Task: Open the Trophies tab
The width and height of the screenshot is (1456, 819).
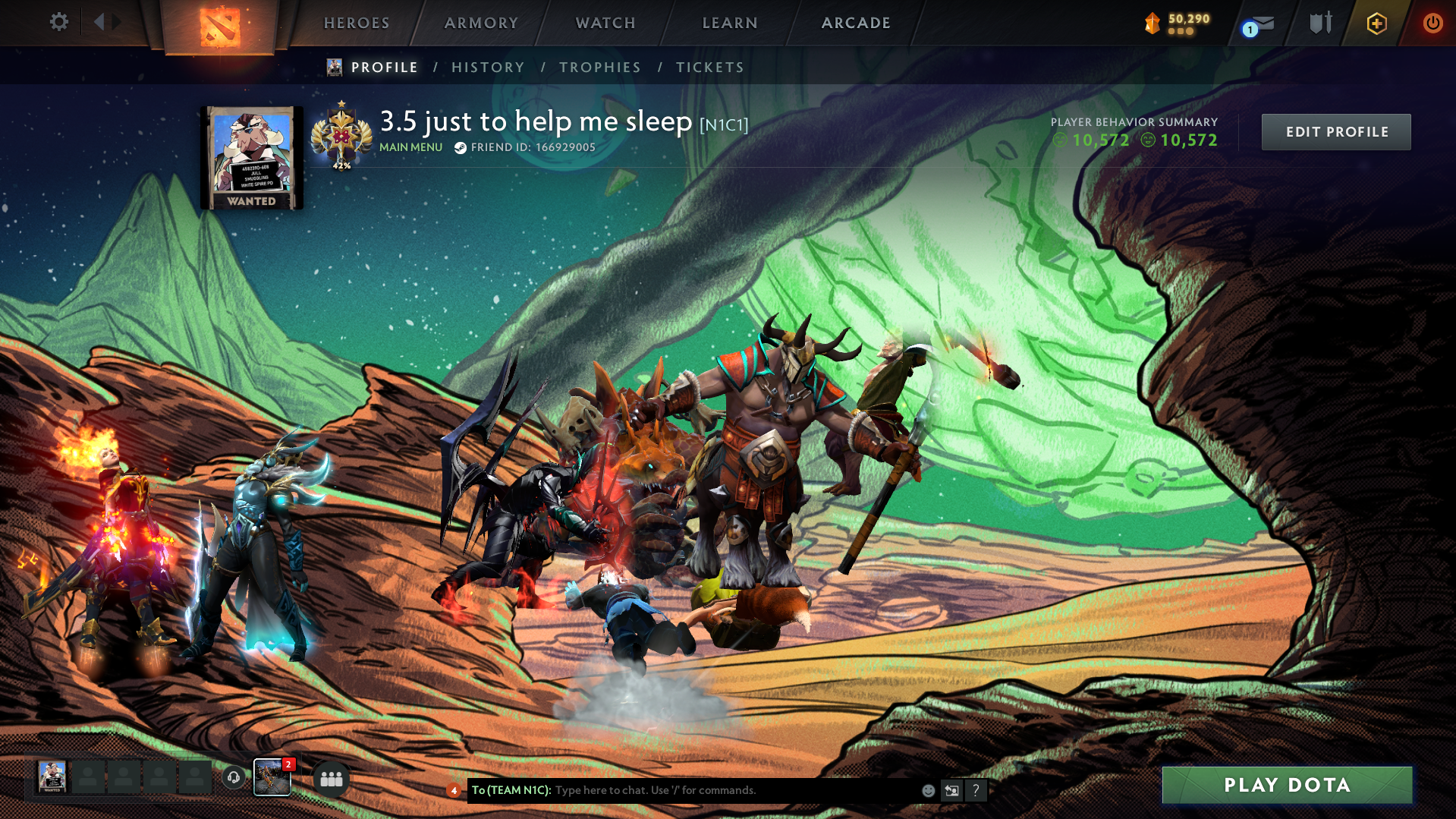Action: click(x=600, y=68)
